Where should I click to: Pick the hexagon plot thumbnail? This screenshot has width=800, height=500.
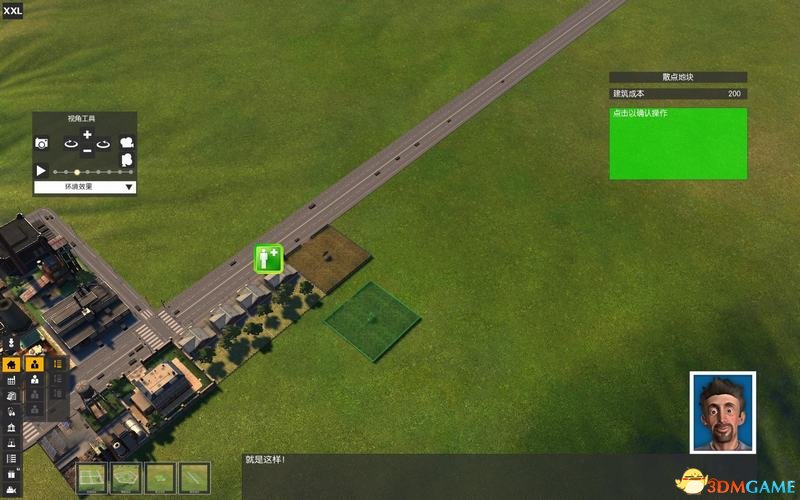pyautogui.click(x=125, y=477)
